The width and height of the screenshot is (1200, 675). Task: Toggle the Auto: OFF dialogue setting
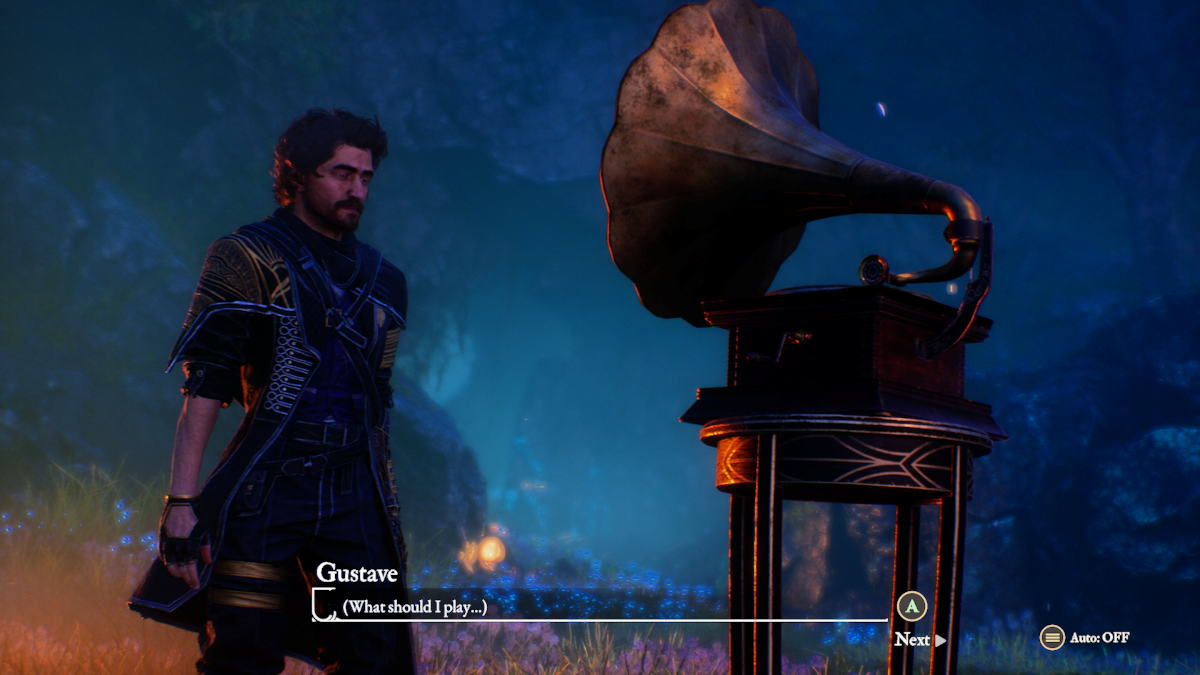pyautogui.click(x=1086, y=637)
